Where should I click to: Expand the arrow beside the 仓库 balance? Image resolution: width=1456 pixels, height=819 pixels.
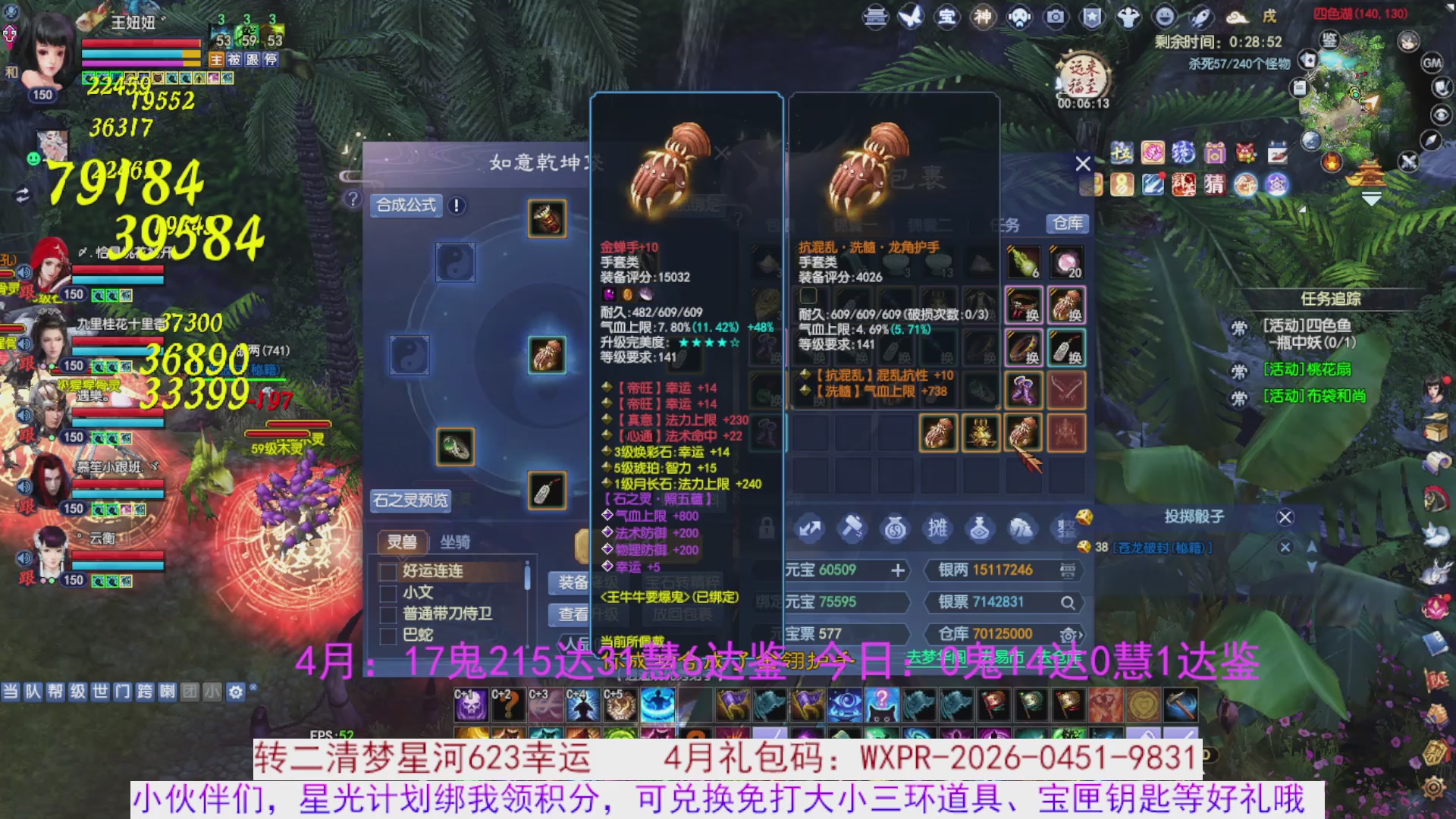pos(1081,635)
